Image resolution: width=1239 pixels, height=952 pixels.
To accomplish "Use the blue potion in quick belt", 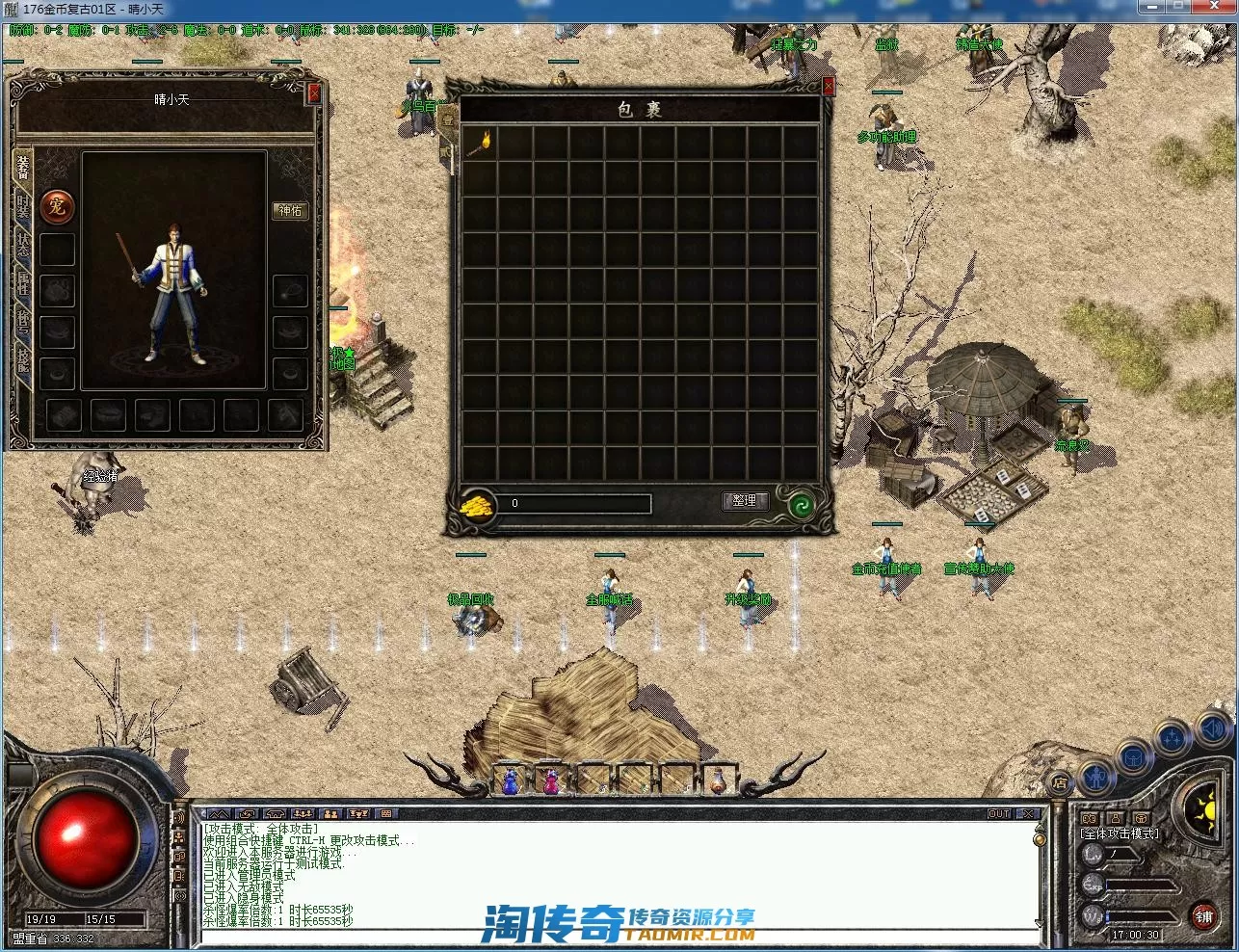I will pos(510,780).
